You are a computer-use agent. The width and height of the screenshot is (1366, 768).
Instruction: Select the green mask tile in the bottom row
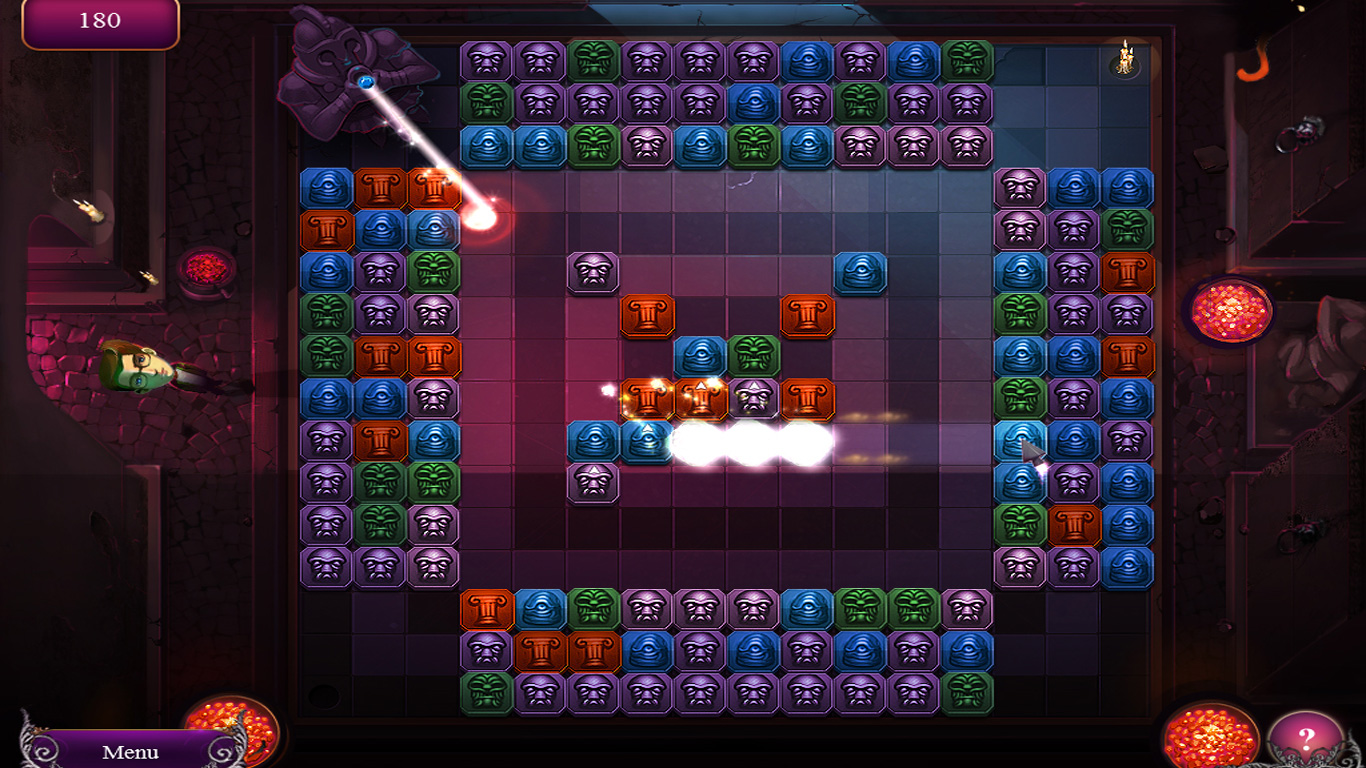[x=485, y=692]
